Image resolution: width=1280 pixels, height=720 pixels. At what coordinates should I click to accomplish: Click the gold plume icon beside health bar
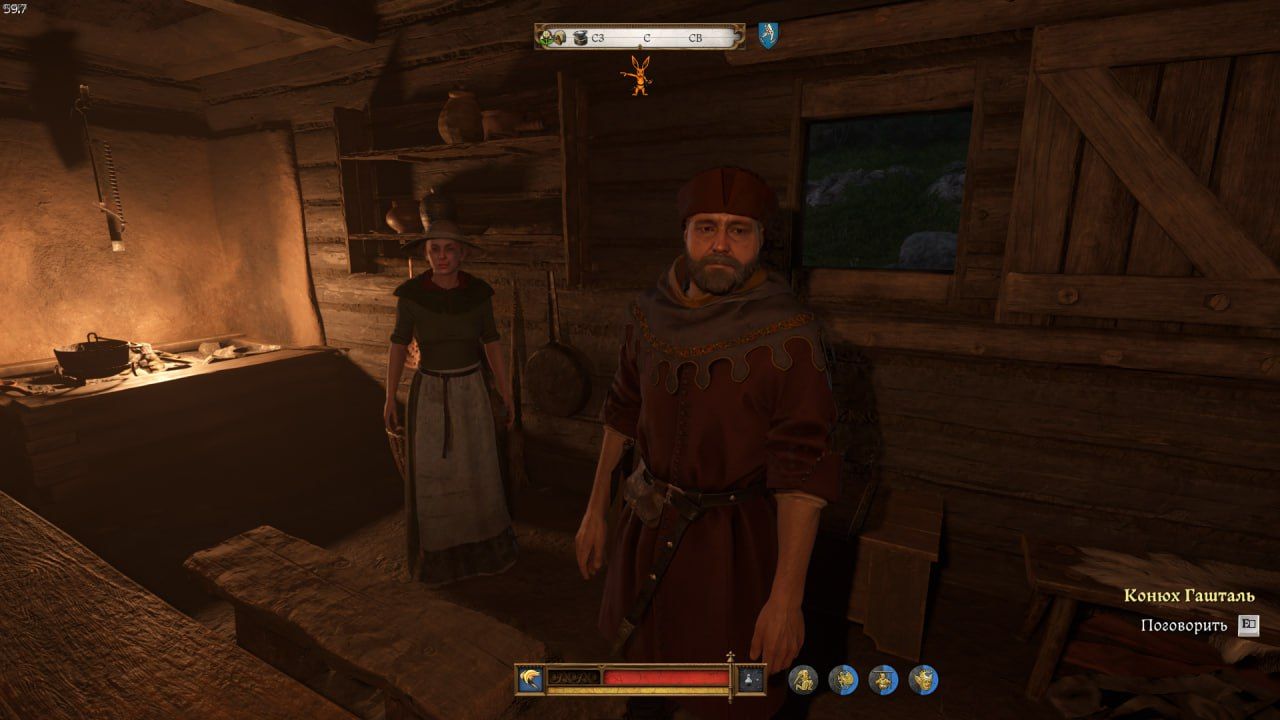point(530,680)
